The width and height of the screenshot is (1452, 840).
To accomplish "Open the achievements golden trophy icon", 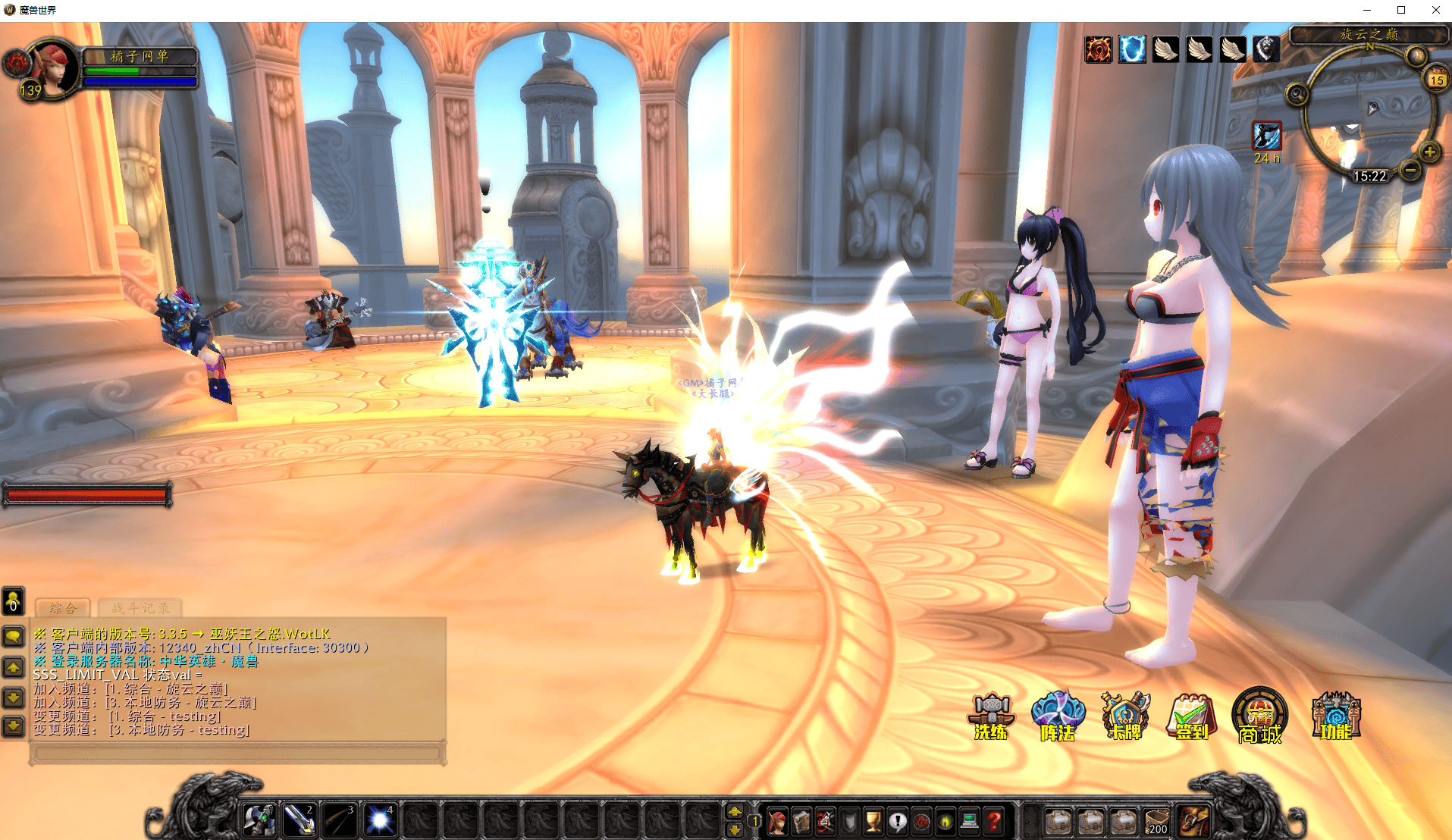I will pos(873,821).
